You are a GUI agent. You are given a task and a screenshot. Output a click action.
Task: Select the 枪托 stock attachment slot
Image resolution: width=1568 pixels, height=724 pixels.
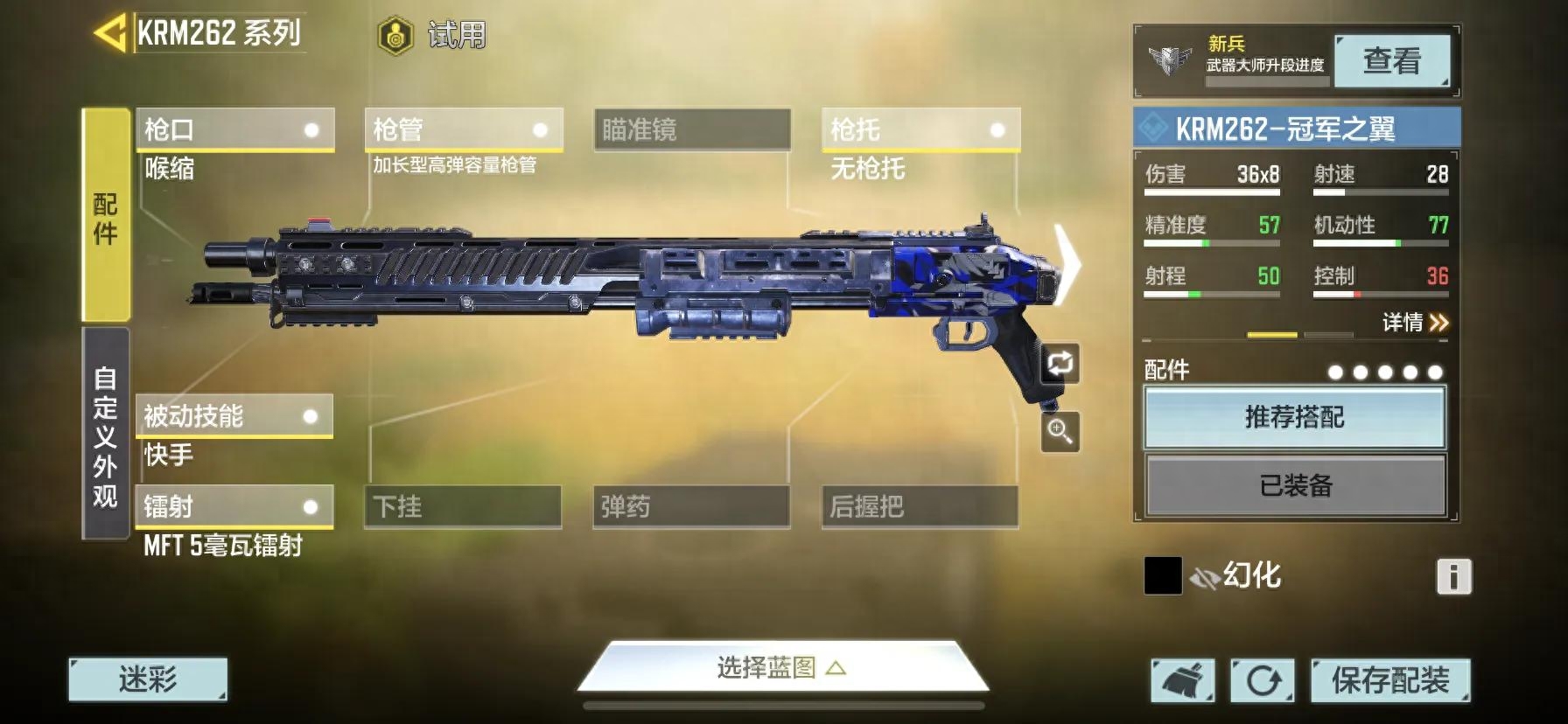920,130
